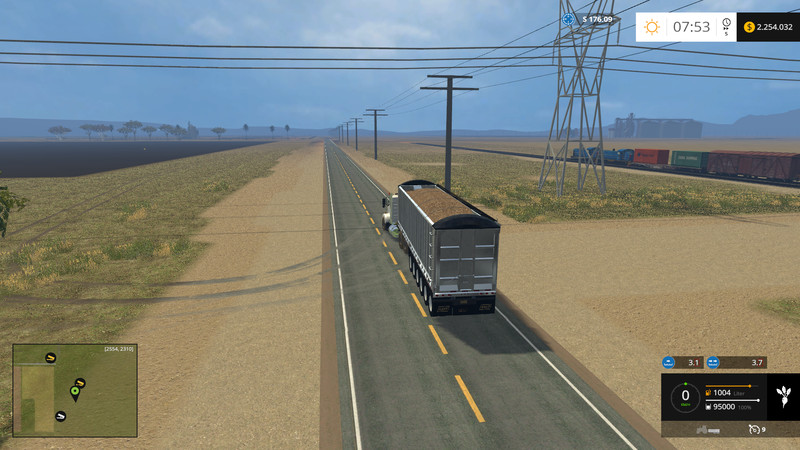
Task: Click the gold dollar coin icon
Action: (751, 27)
